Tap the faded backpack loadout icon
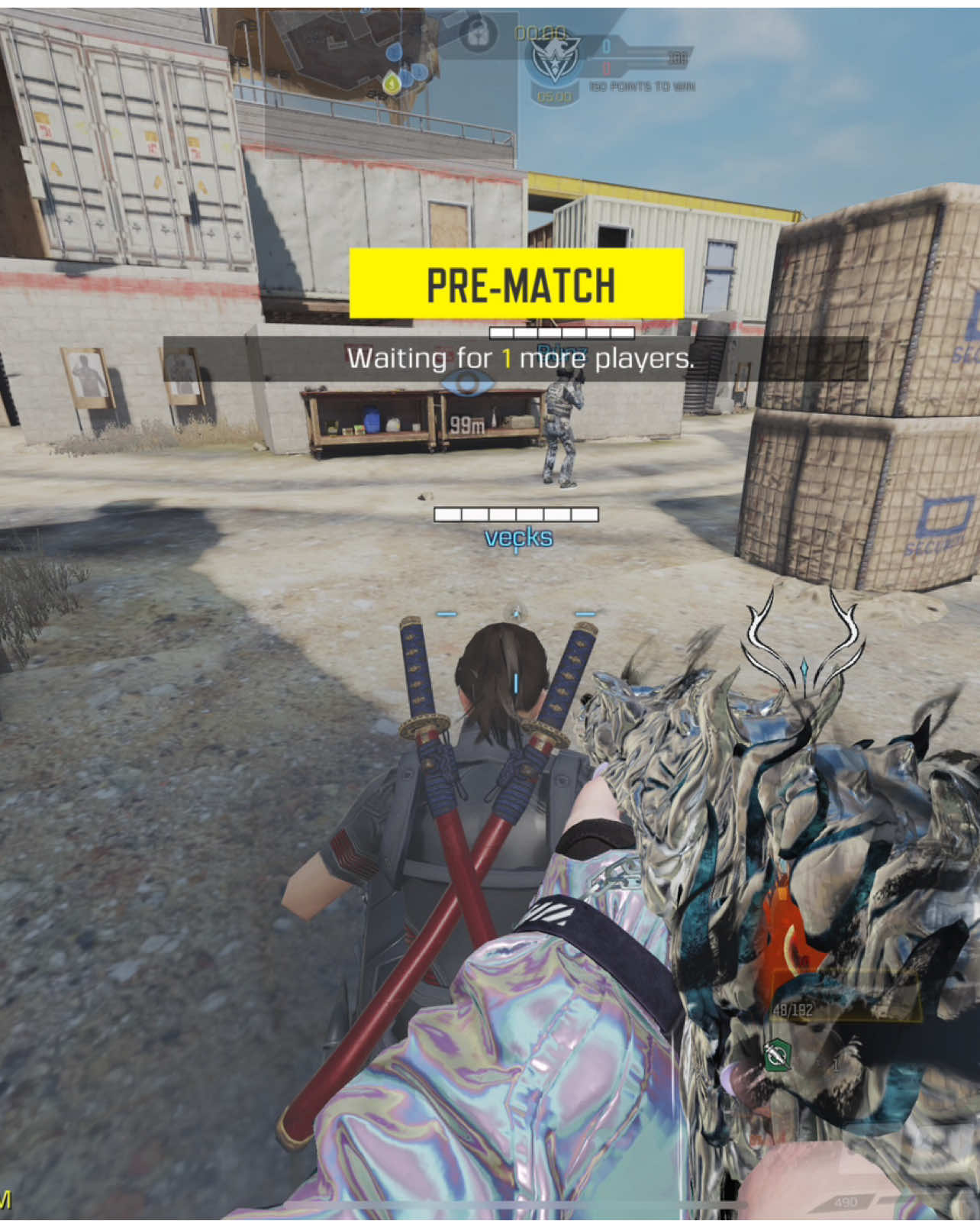Viewport: 980px width, 1221px height. point(479,32)
